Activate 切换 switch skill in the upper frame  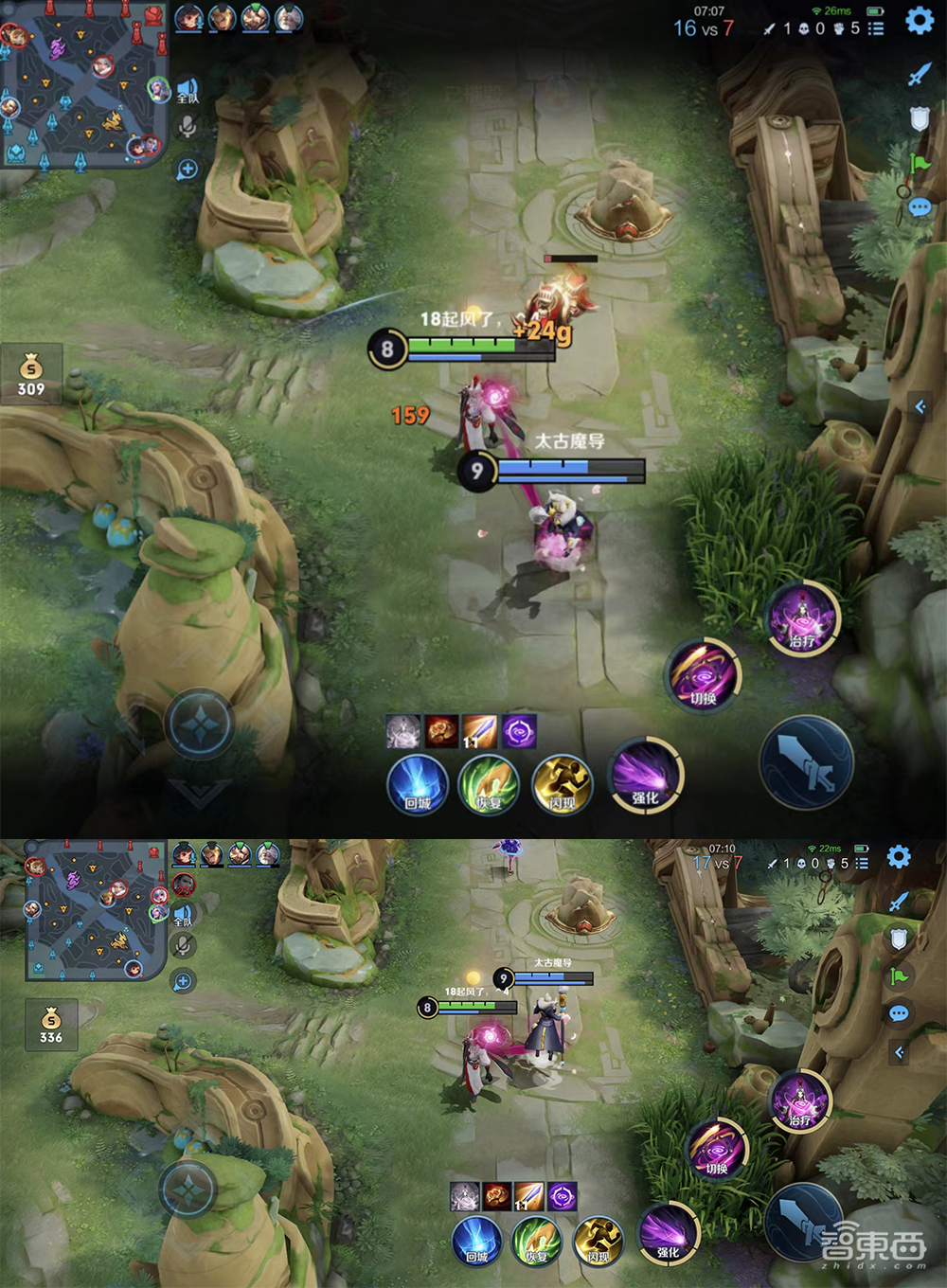(x=704, y=675)
